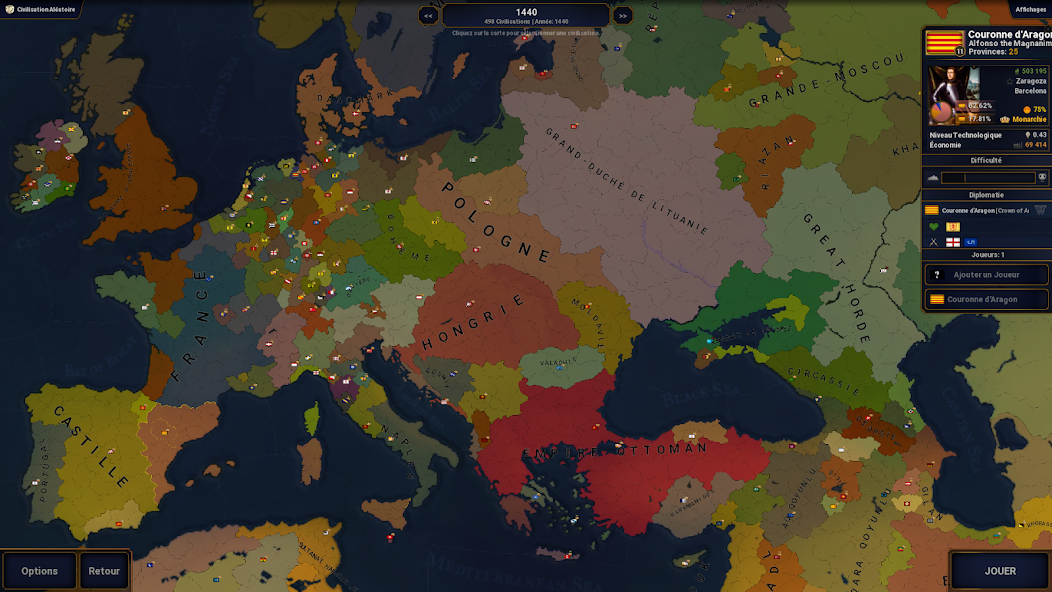Open the Affichages view options
1052x592 pixels.
(1030, 9)
